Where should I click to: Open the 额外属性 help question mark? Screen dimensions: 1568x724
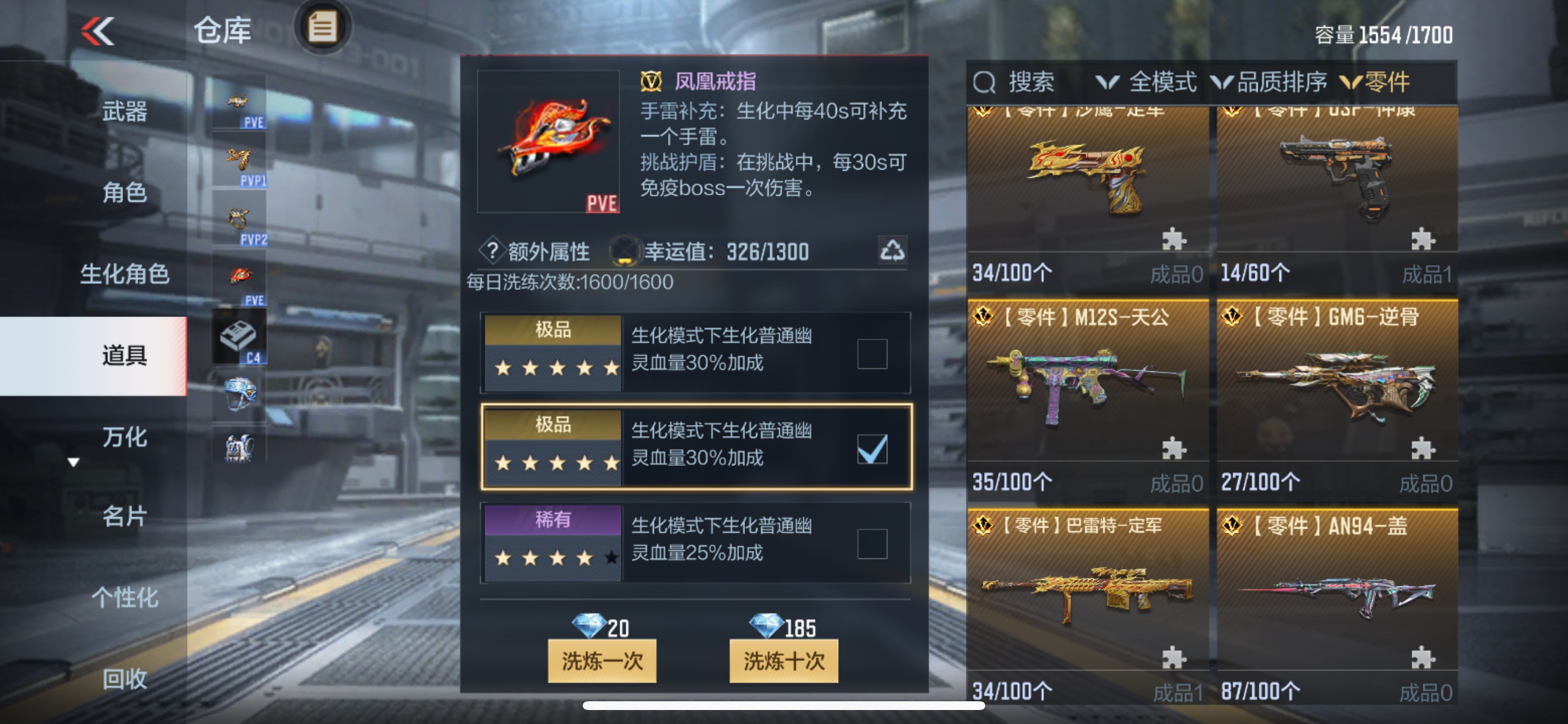click(492, 251)
